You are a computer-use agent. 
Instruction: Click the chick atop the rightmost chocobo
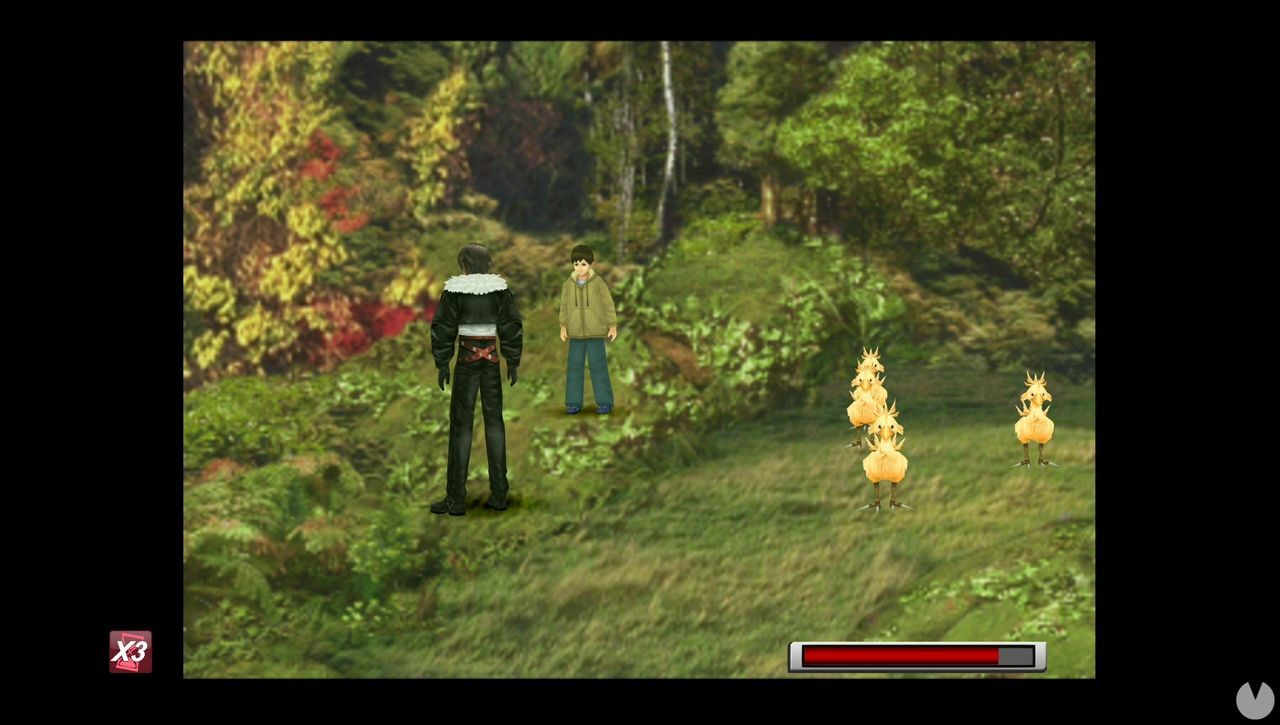(1035, 385)
